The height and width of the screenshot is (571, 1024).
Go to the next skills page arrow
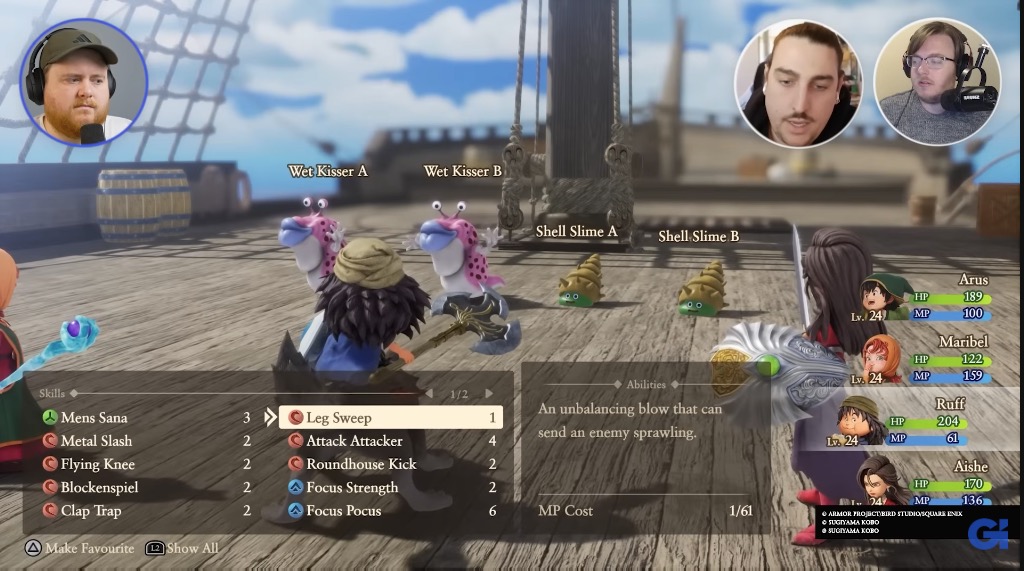click(489, 394)
